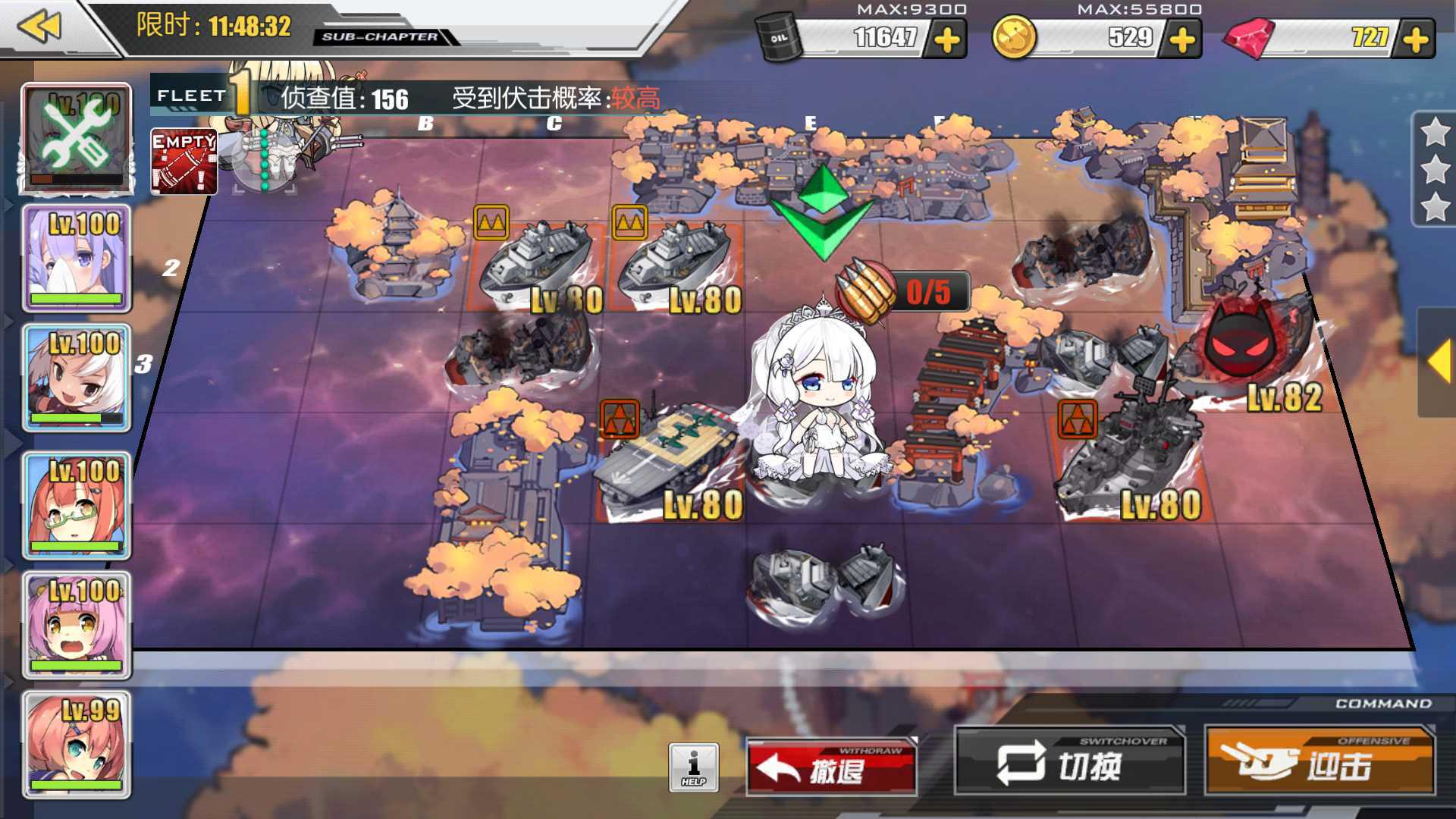Select the purple-haired Lv.100 ship portrait
Screen dimensions: 1456x819
[76, 258]
